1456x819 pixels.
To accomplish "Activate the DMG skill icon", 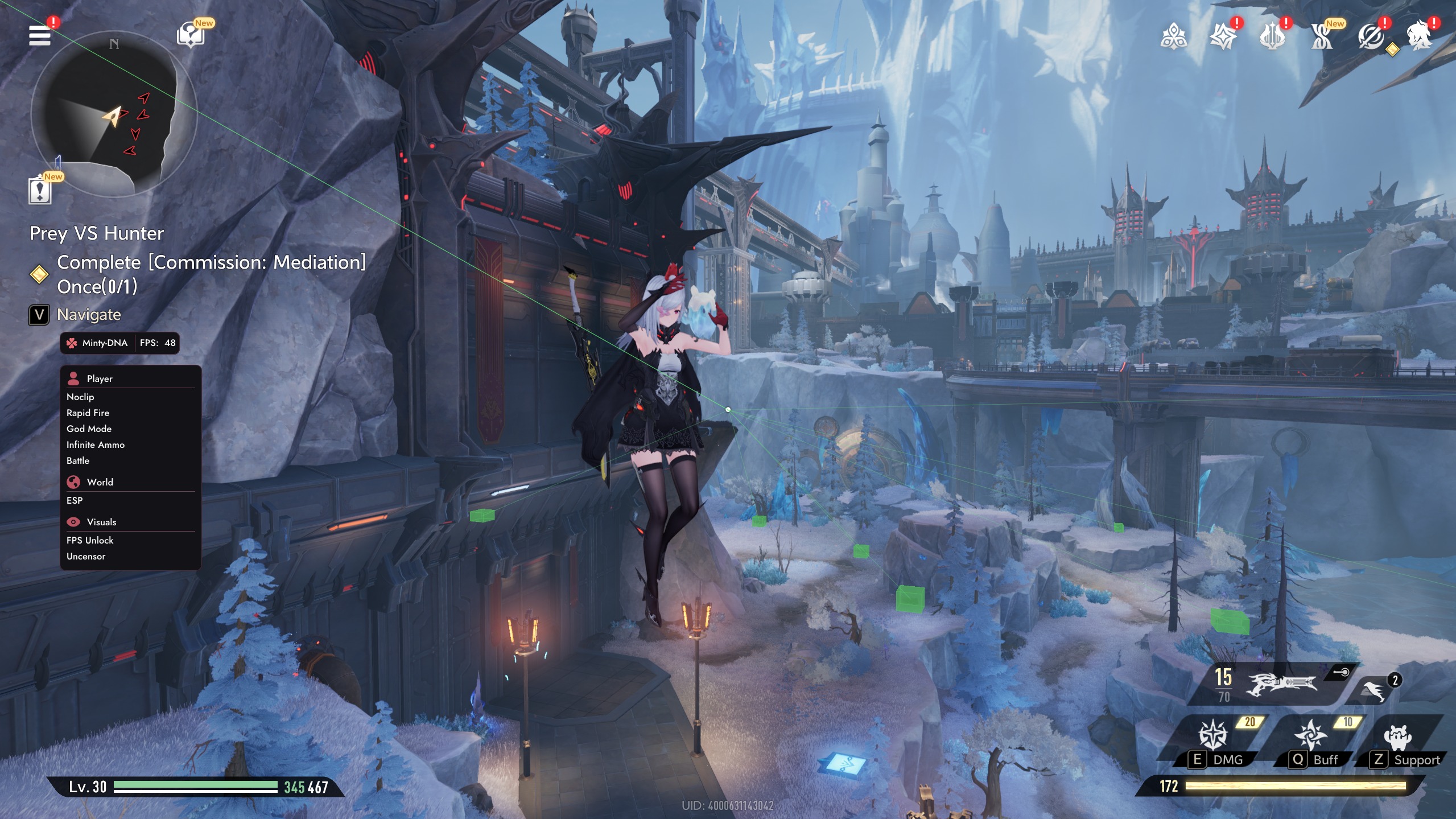I will click(x=1213, y=735).
